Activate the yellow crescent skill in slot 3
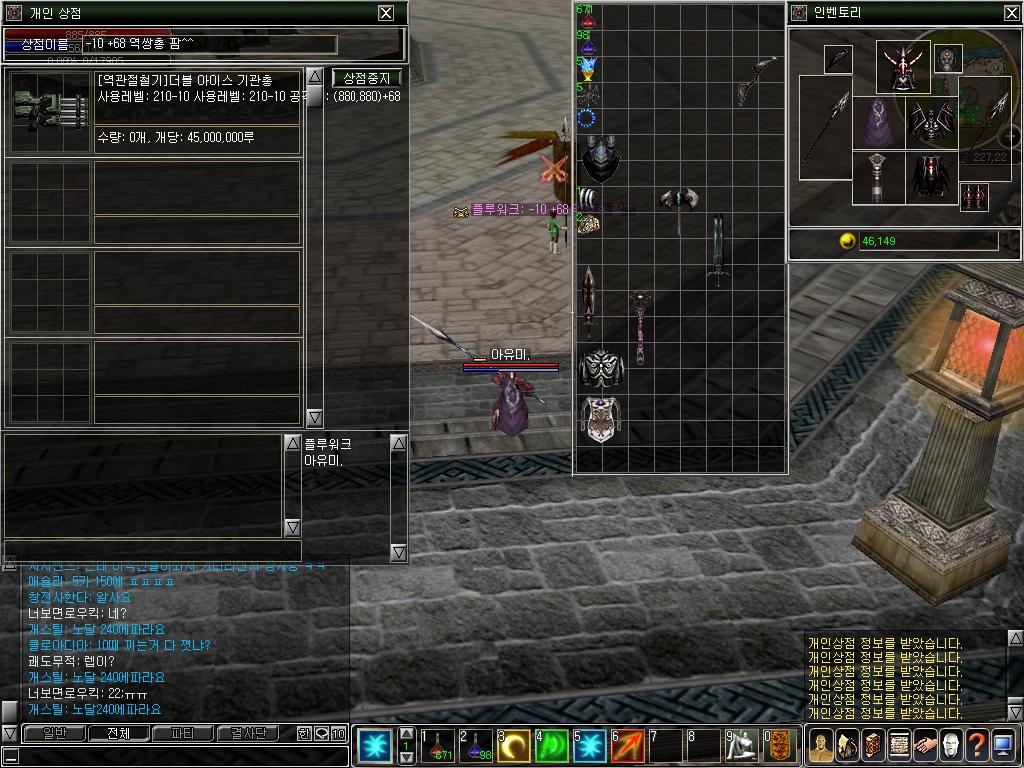The image size is (1024, 768). click(514, 746)
